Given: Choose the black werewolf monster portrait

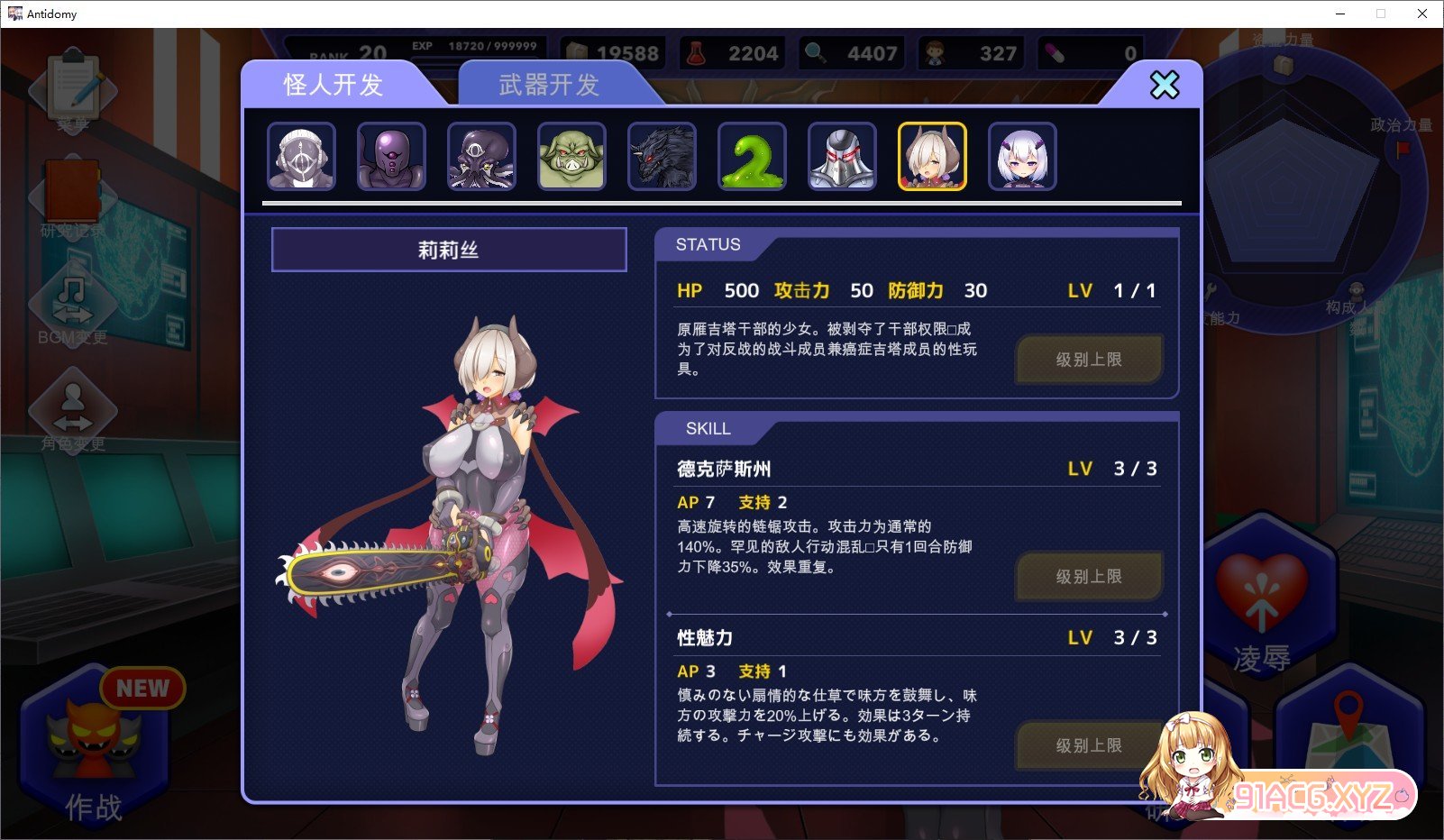Looking at the screenshot, I should [x=662, y=157].
